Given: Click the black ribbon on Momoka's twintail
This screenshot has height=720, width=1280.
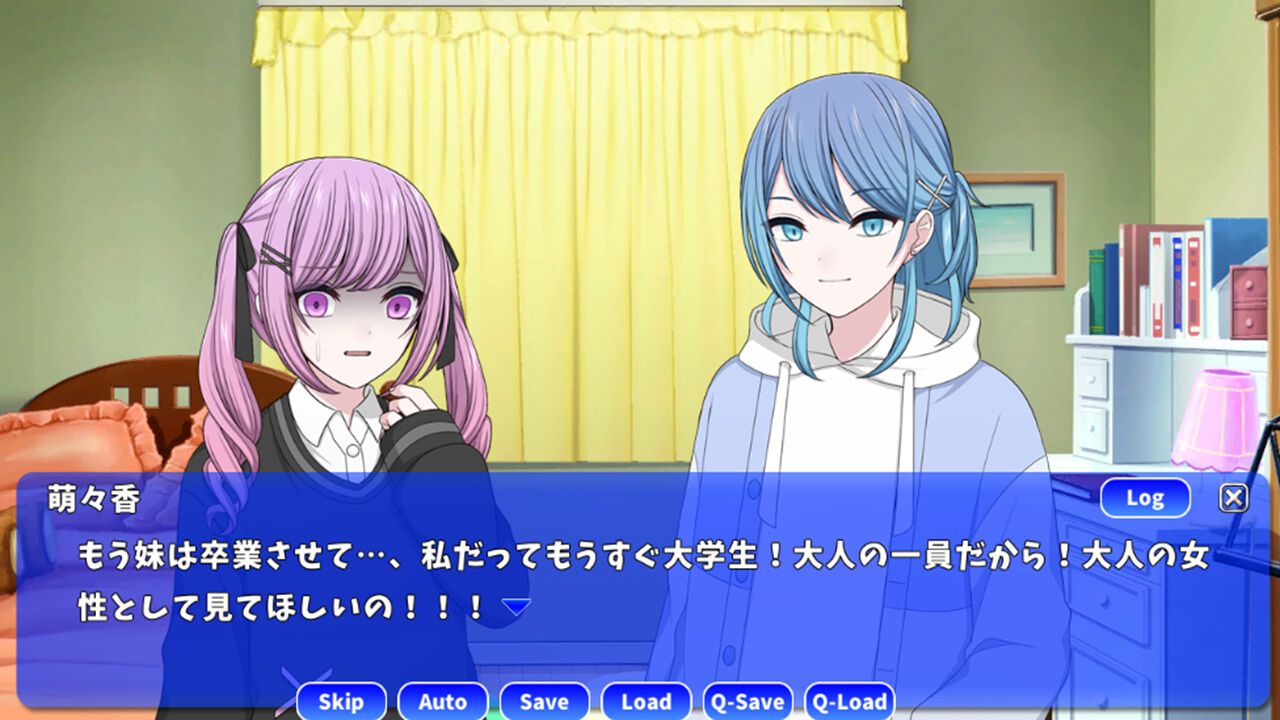Looking at the screenshot, I should (243, 258).
